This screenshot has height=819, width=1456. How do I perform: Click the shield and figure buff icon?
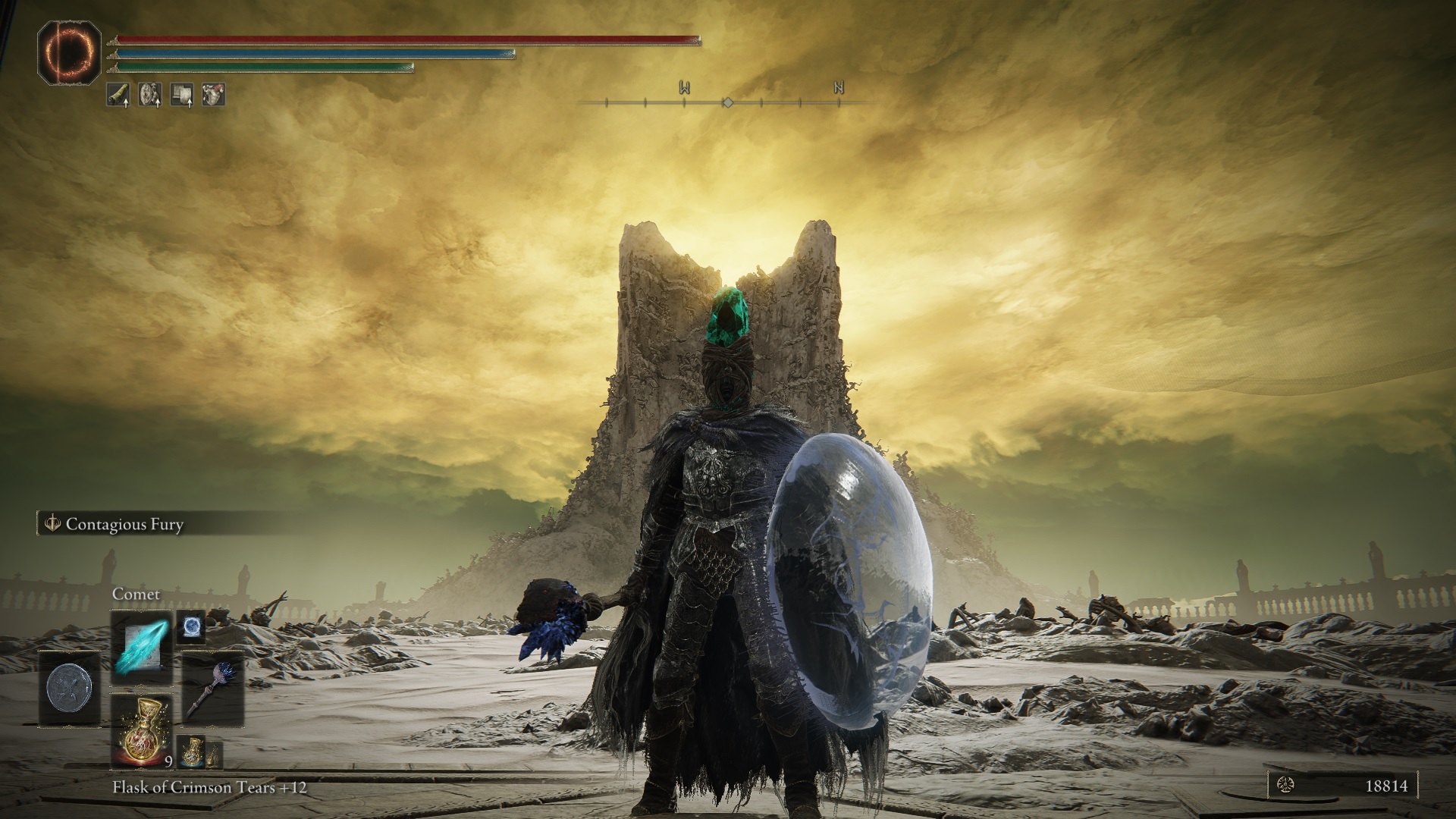pyautogui.click(x=149, y=95)
